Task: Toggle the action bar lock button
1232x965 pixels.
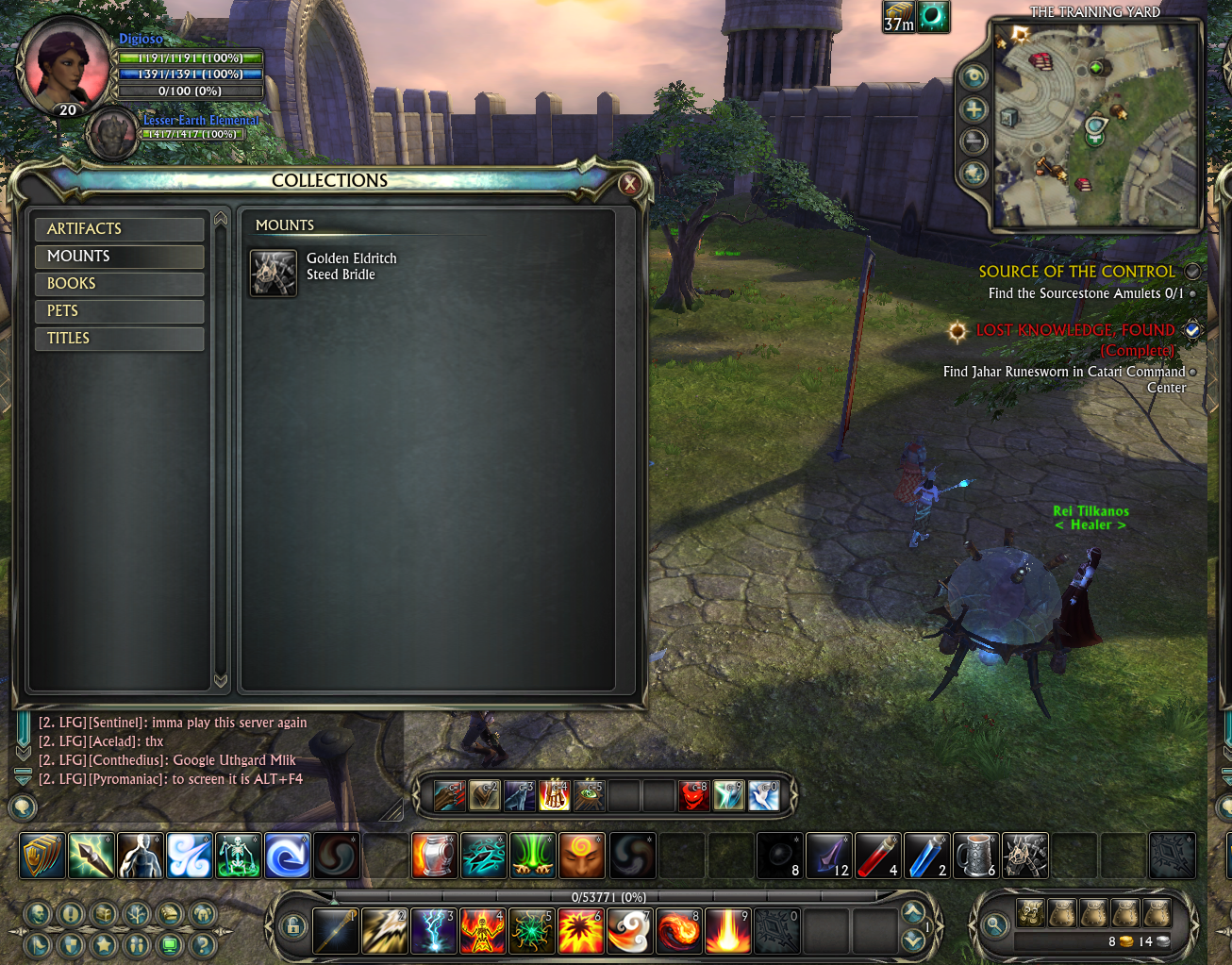Action: click(x=293, y=927)
